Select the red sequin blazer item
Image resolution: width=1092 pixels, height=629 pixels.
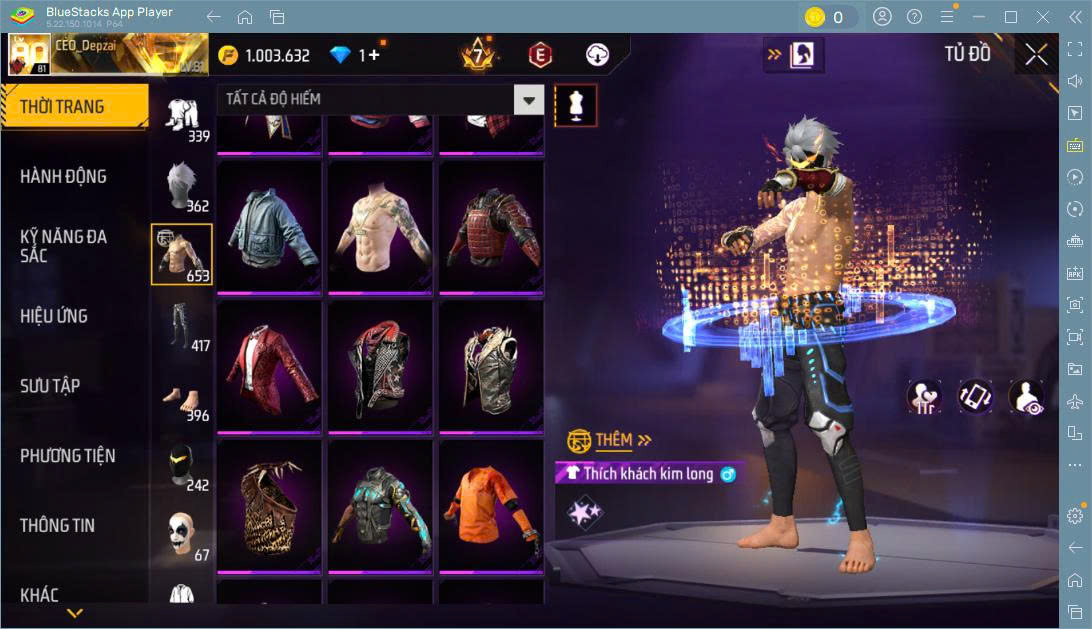269,366
